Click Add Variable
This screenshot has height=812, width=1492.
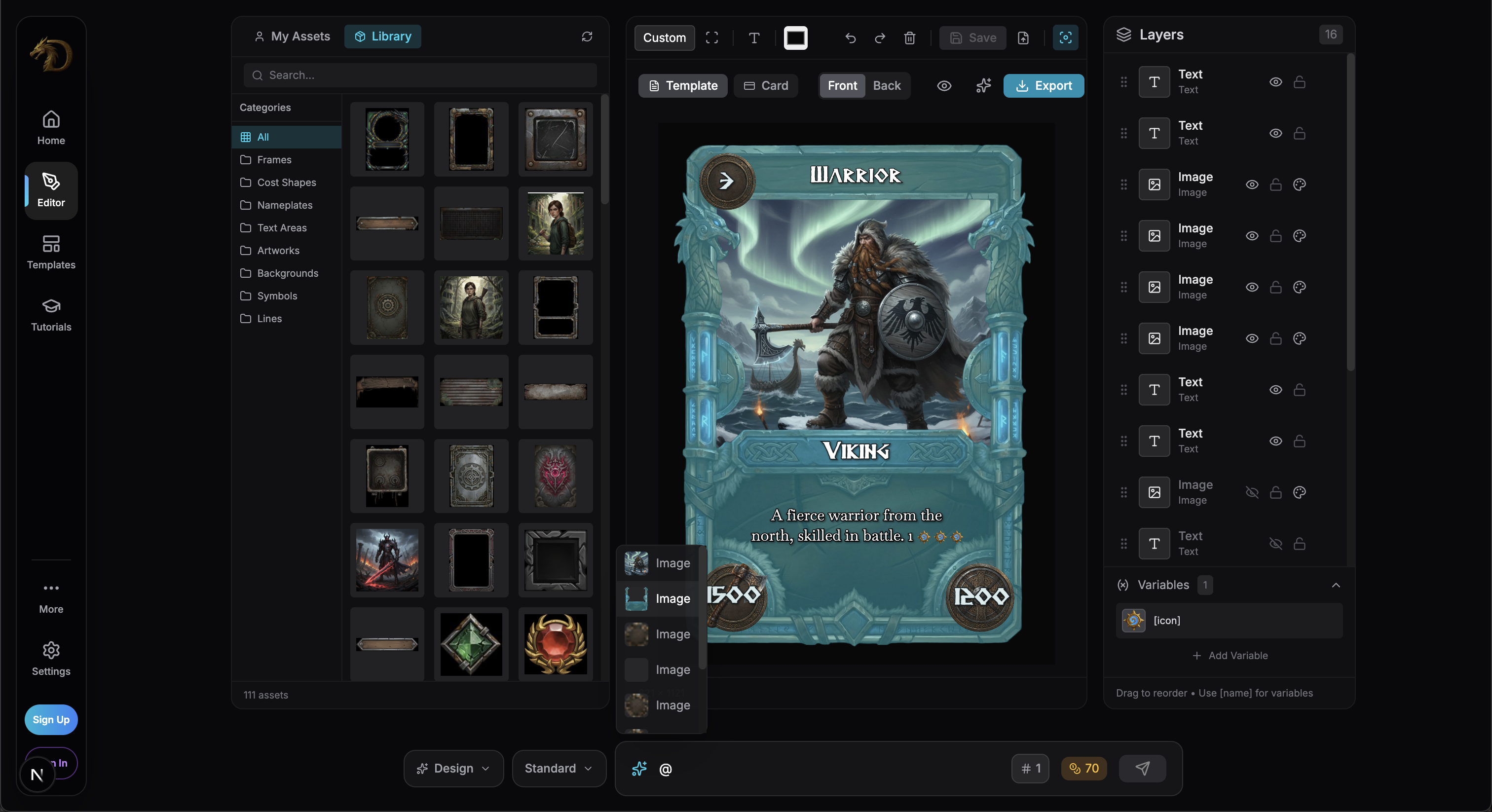(1229, 655)
